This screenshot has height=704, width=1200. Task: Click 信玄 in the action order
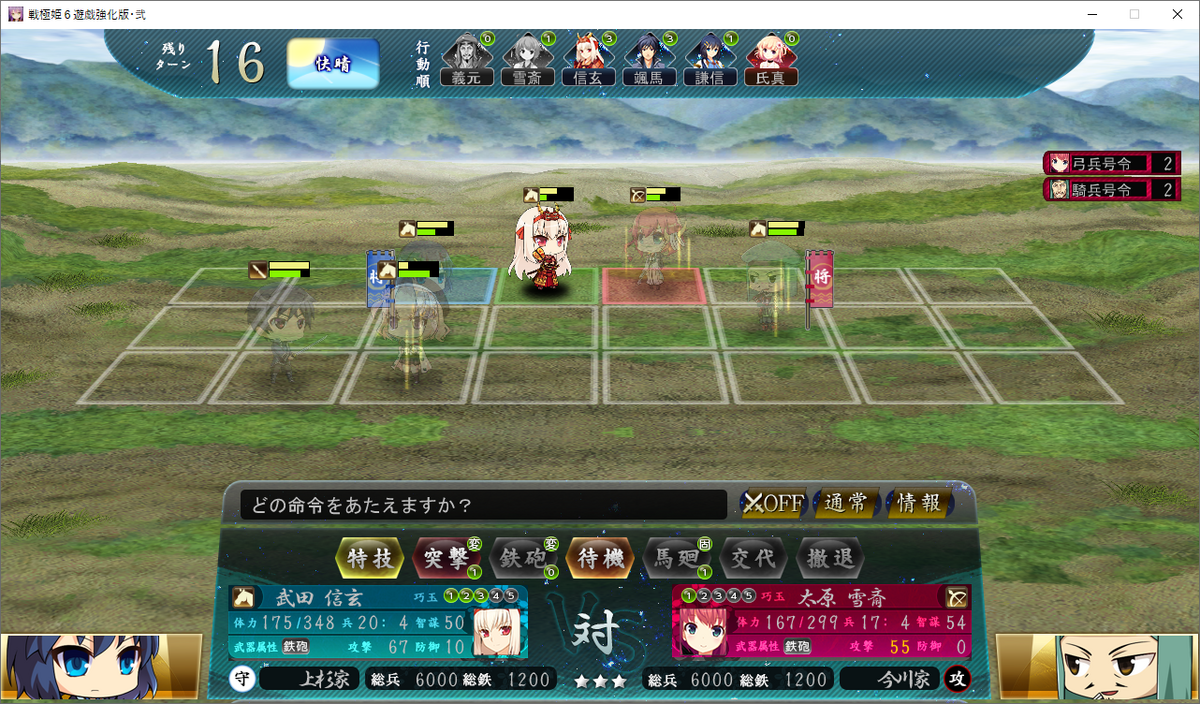click(588, 60)
